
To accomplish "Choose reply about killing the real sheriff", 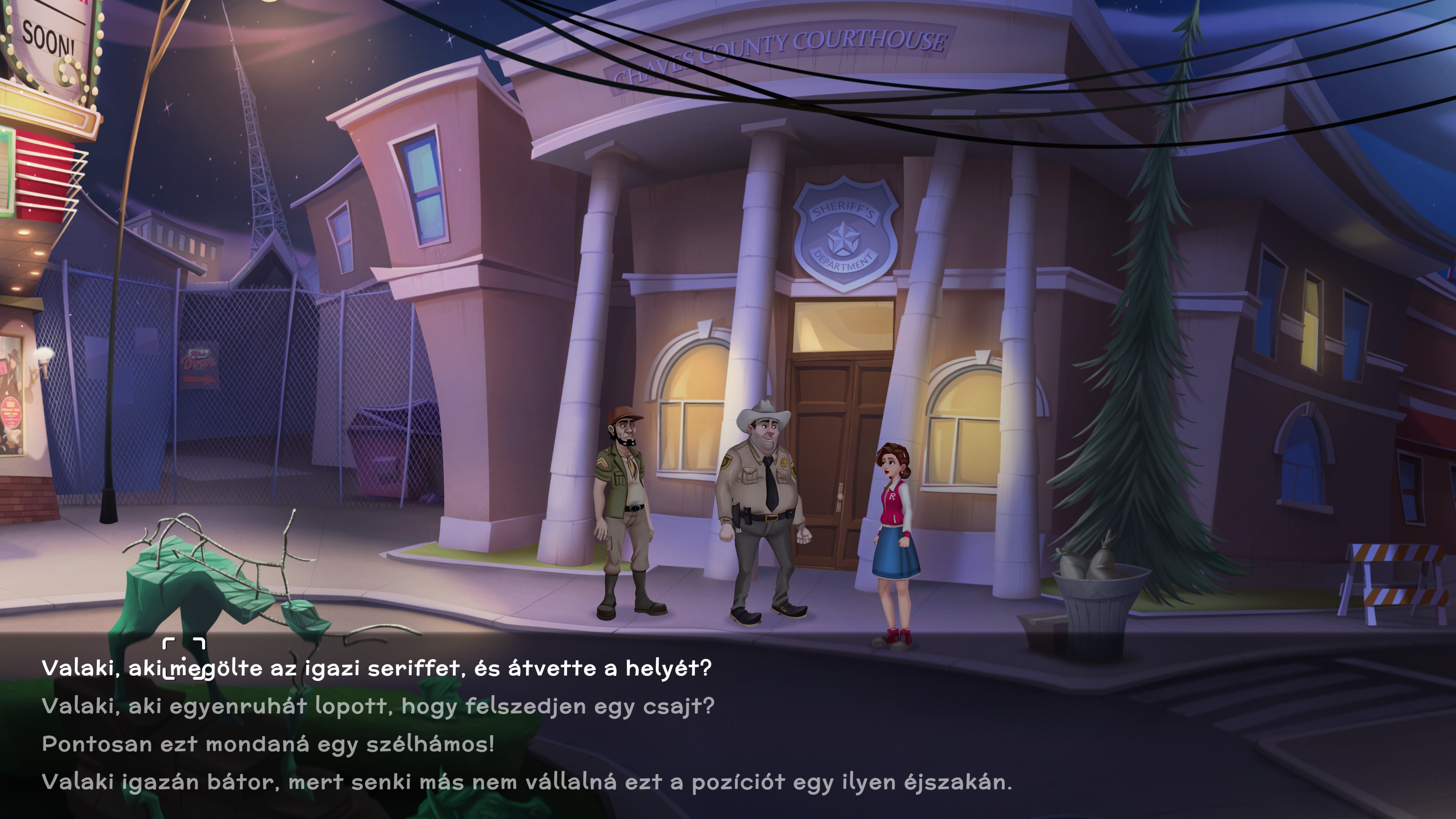I will [377, 668].
